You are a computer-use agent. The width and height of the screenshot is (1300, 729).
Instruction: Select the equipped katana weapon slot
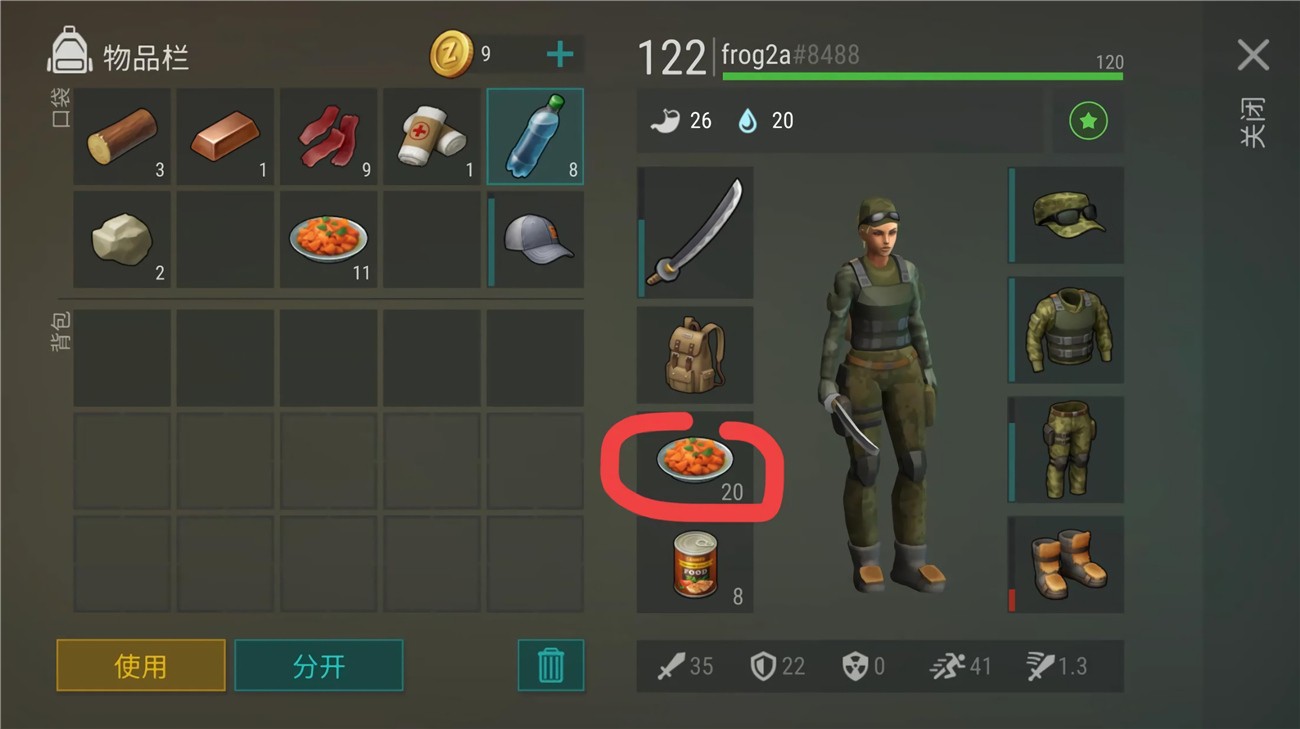(x=696, y=232)
